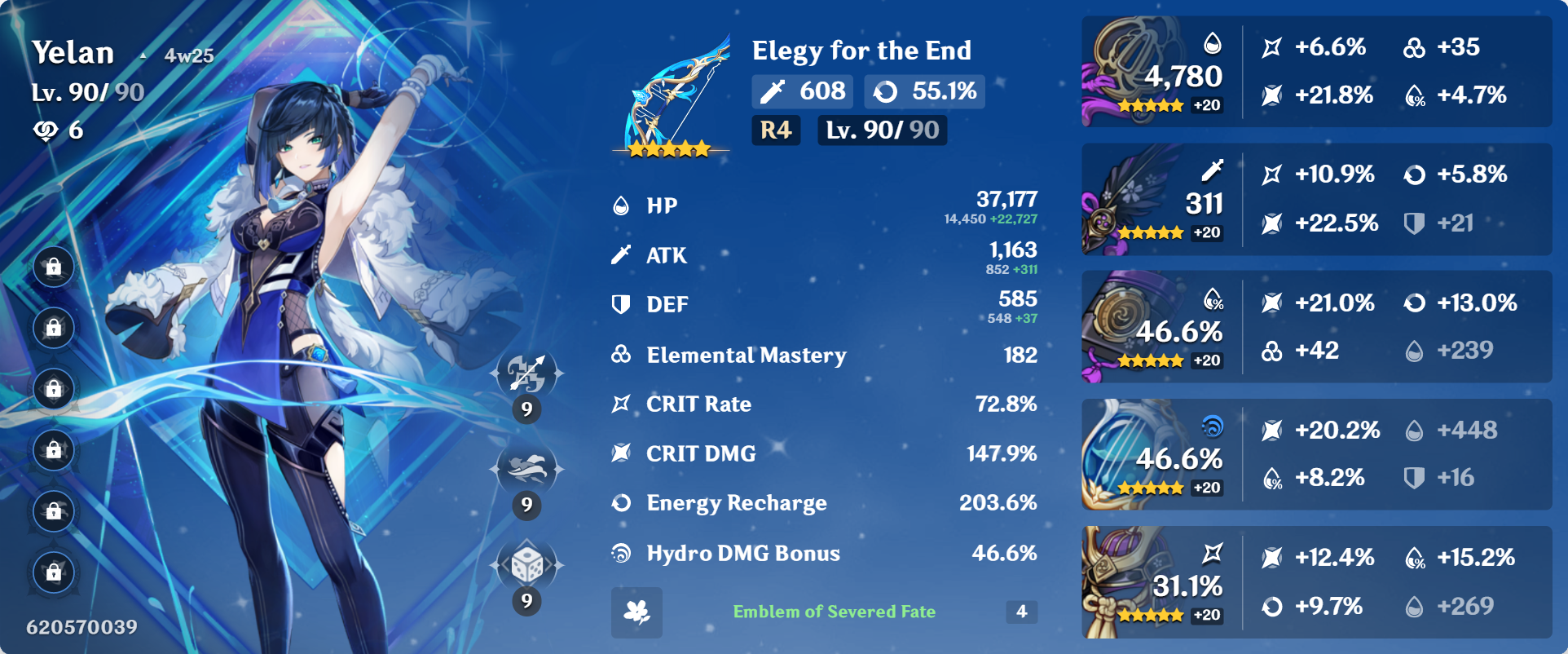The width and height of the screenshot is (1568, 654).
Task: Toggle the bottom locked constellation
Action: (x=54, y=574)
